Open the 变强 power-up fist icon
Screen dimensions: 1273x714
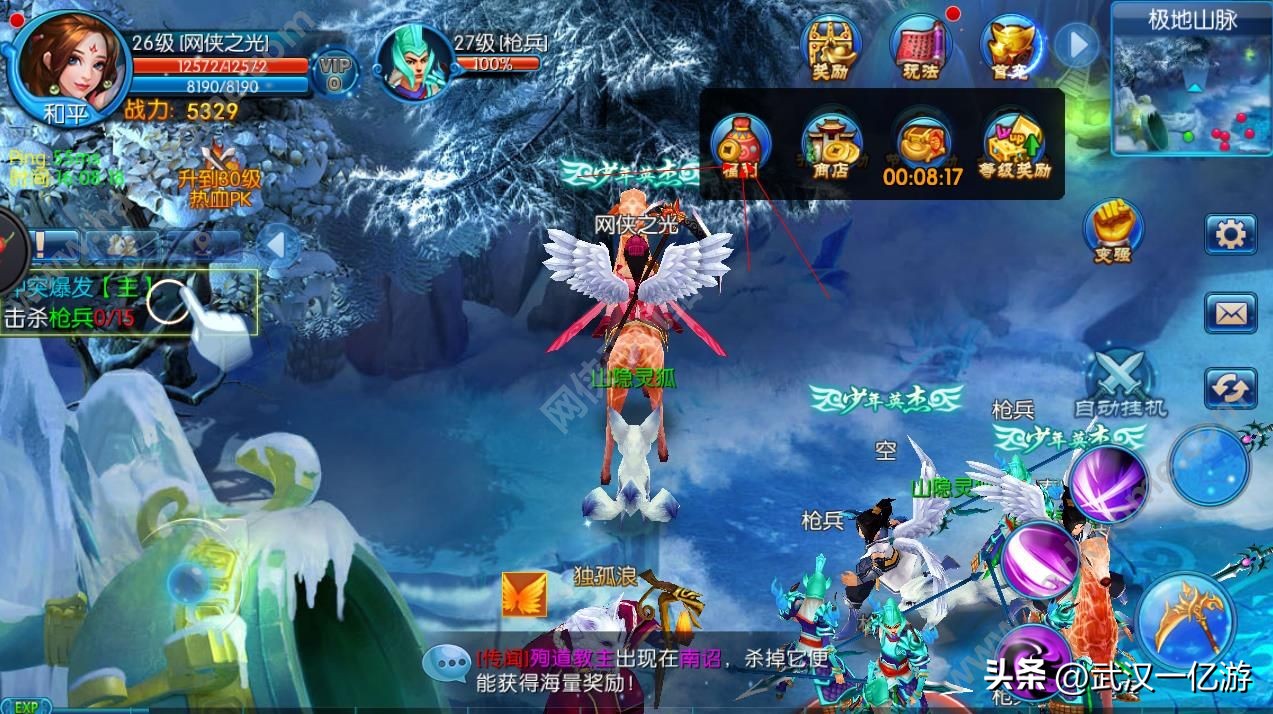tap(1113, 228)
